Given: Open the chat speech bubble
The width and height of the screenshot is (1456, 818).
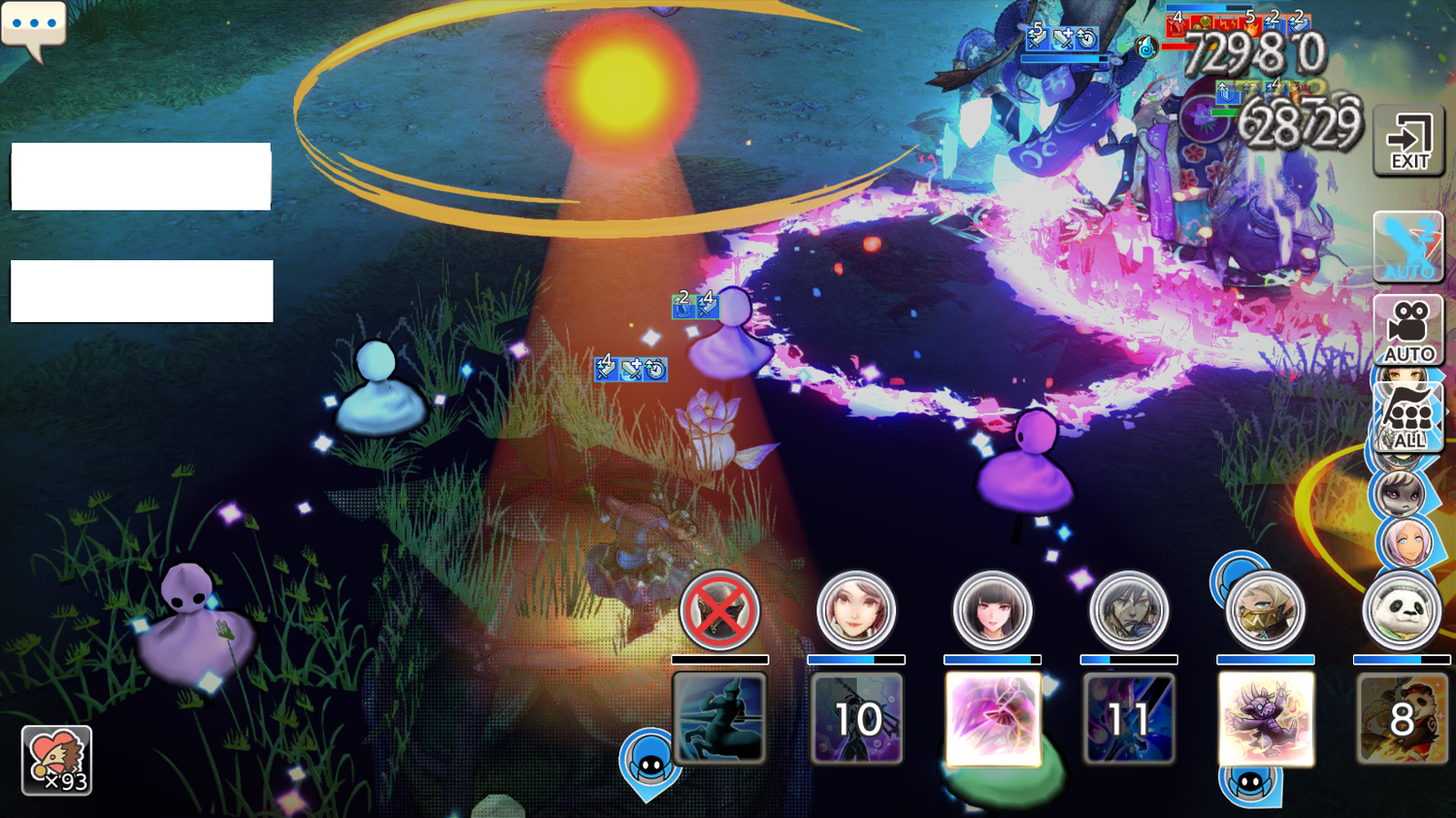Looking at the screenshot, I should click(34, 27).
